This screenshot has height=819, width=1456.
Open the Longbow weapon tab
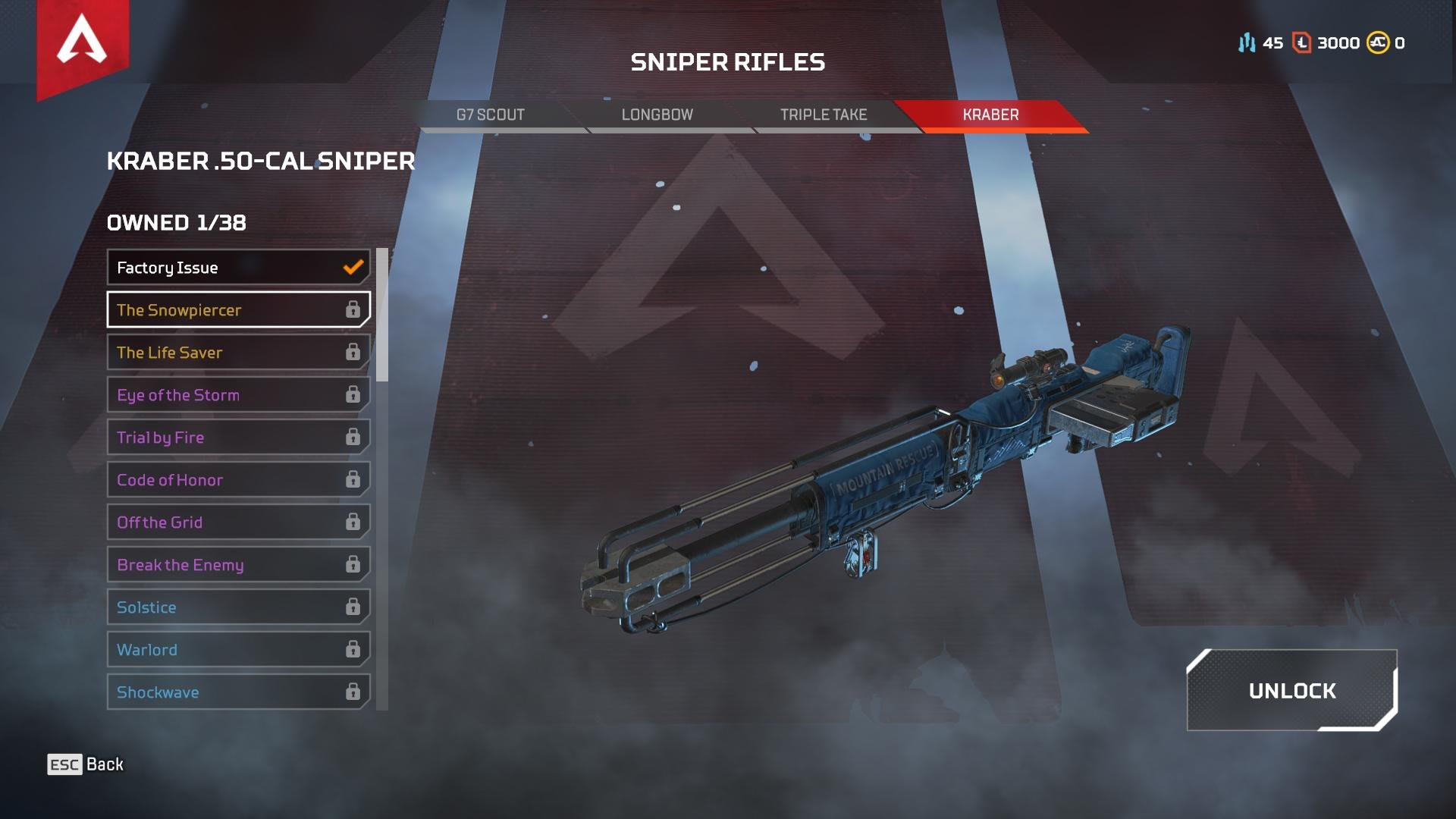pos(657,115)
